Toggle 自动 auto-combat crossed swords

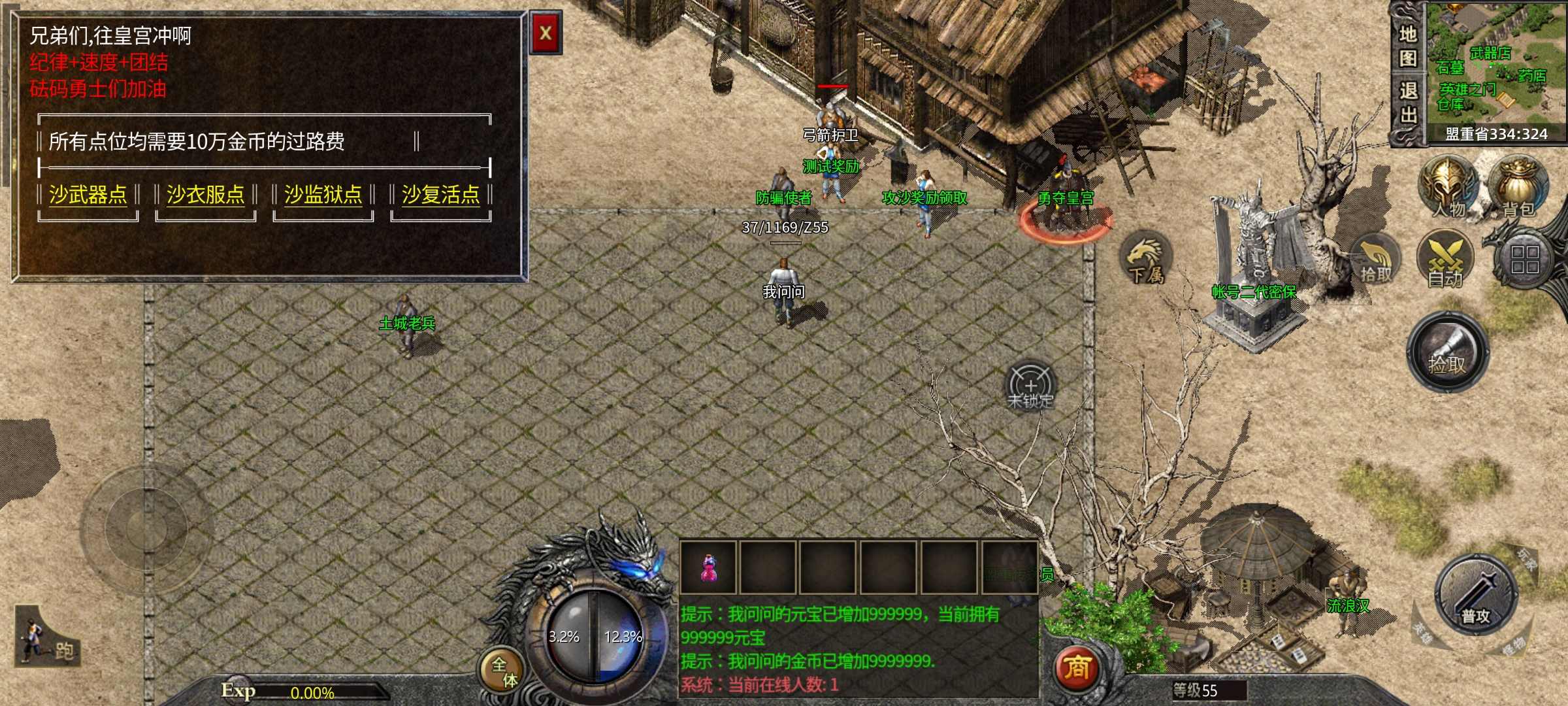(x=1445, y=260)
